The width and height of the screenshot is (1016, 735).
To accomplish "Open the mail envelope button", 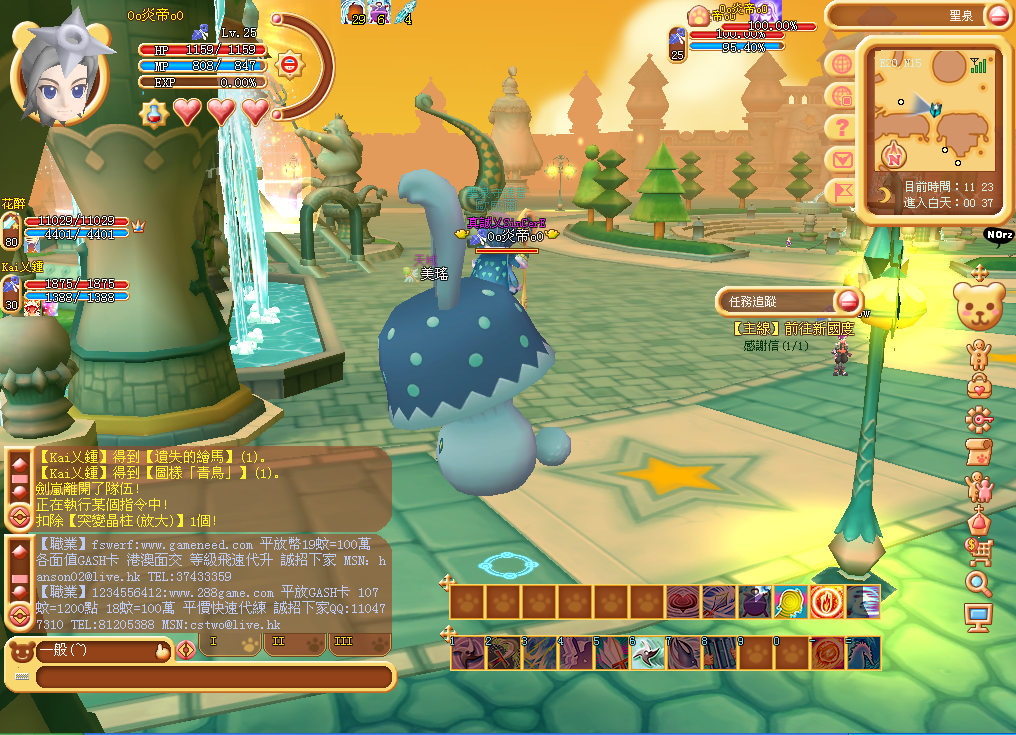I will 842,159.
